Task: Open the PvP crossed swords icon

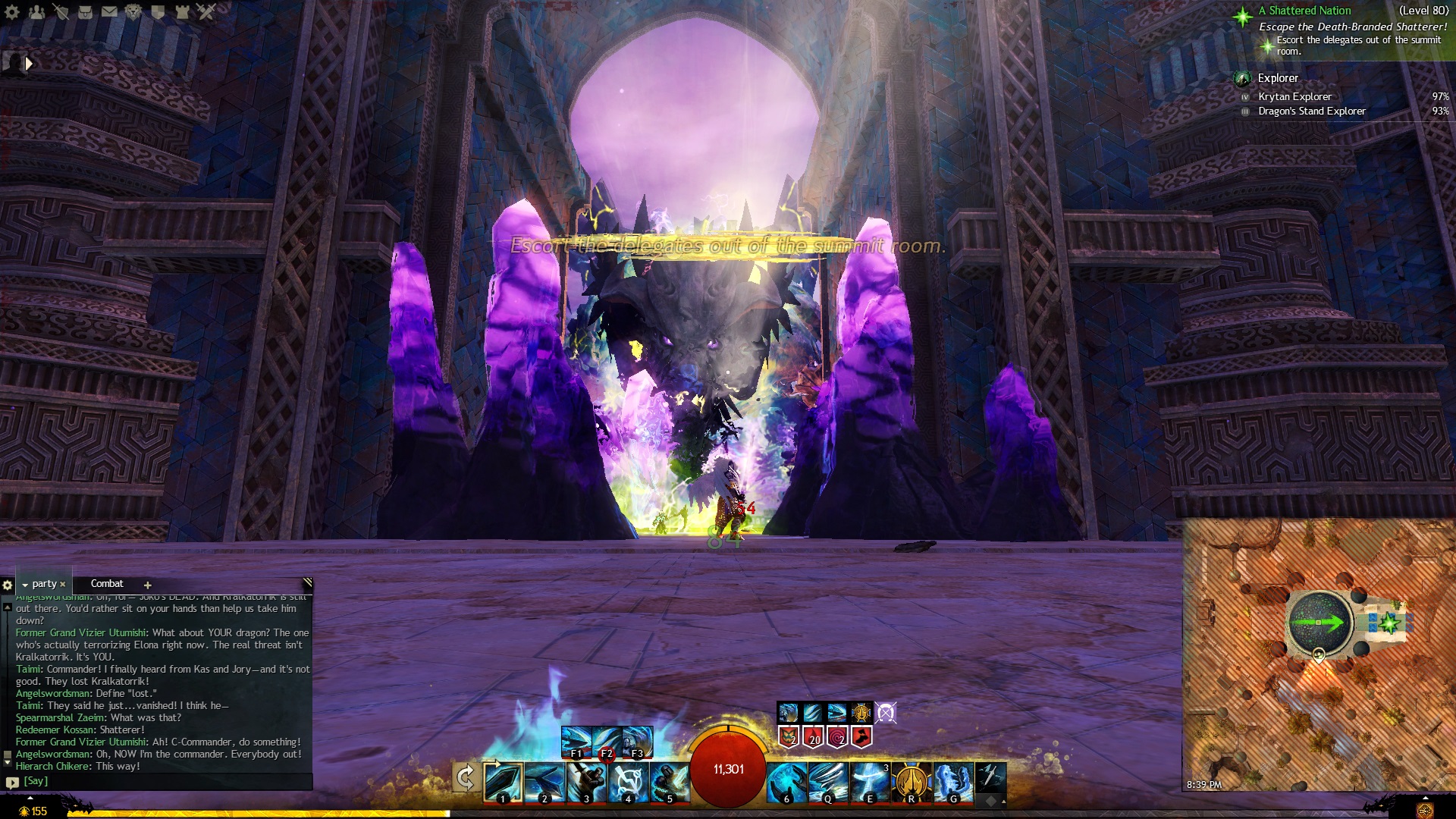Action: pyautogui.click(x=206, y=12)
